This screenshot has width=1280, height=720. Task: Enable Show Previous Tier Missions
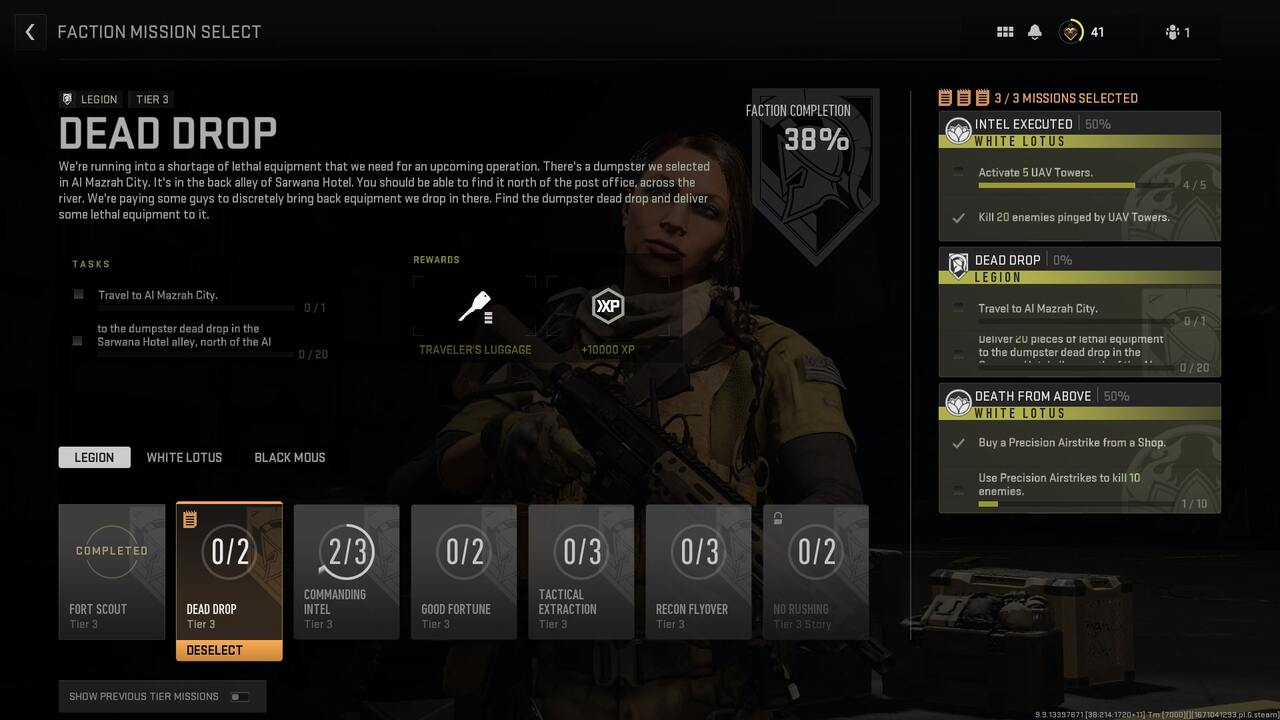click(x=239, y=696)
